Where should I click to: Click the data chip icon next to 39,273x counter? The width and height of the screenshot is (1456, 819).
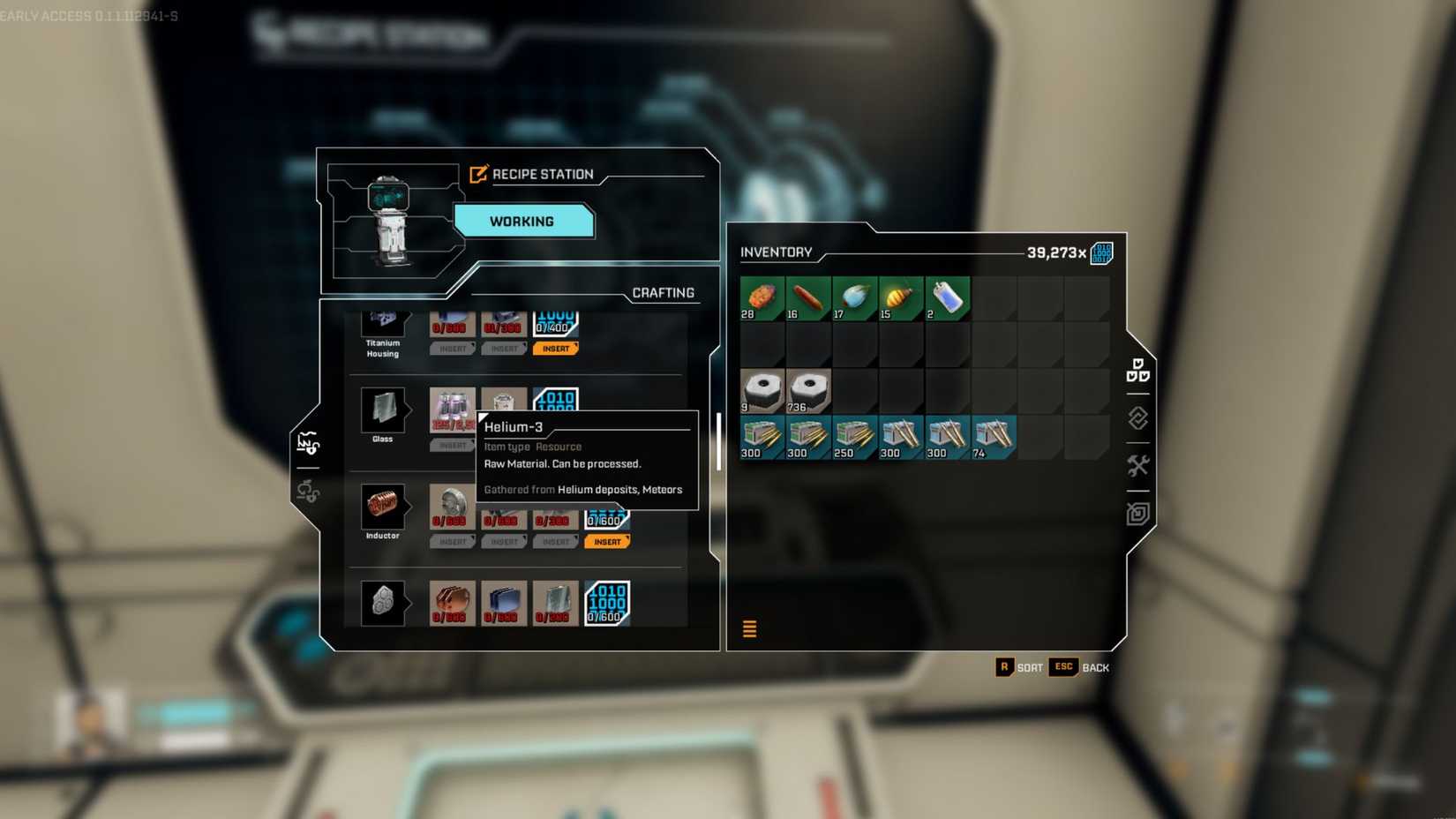(1101, 252)
